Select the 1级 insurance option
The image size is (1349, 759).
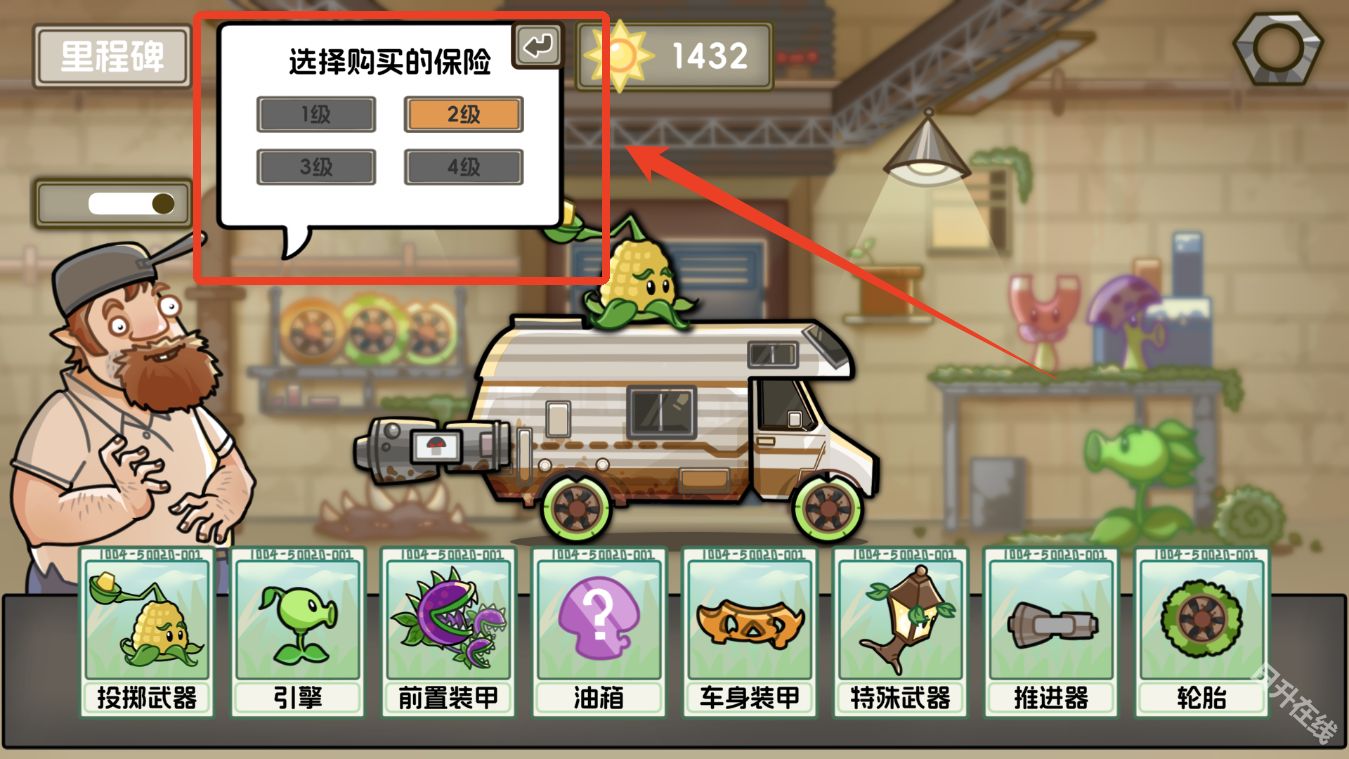(316, 114)
